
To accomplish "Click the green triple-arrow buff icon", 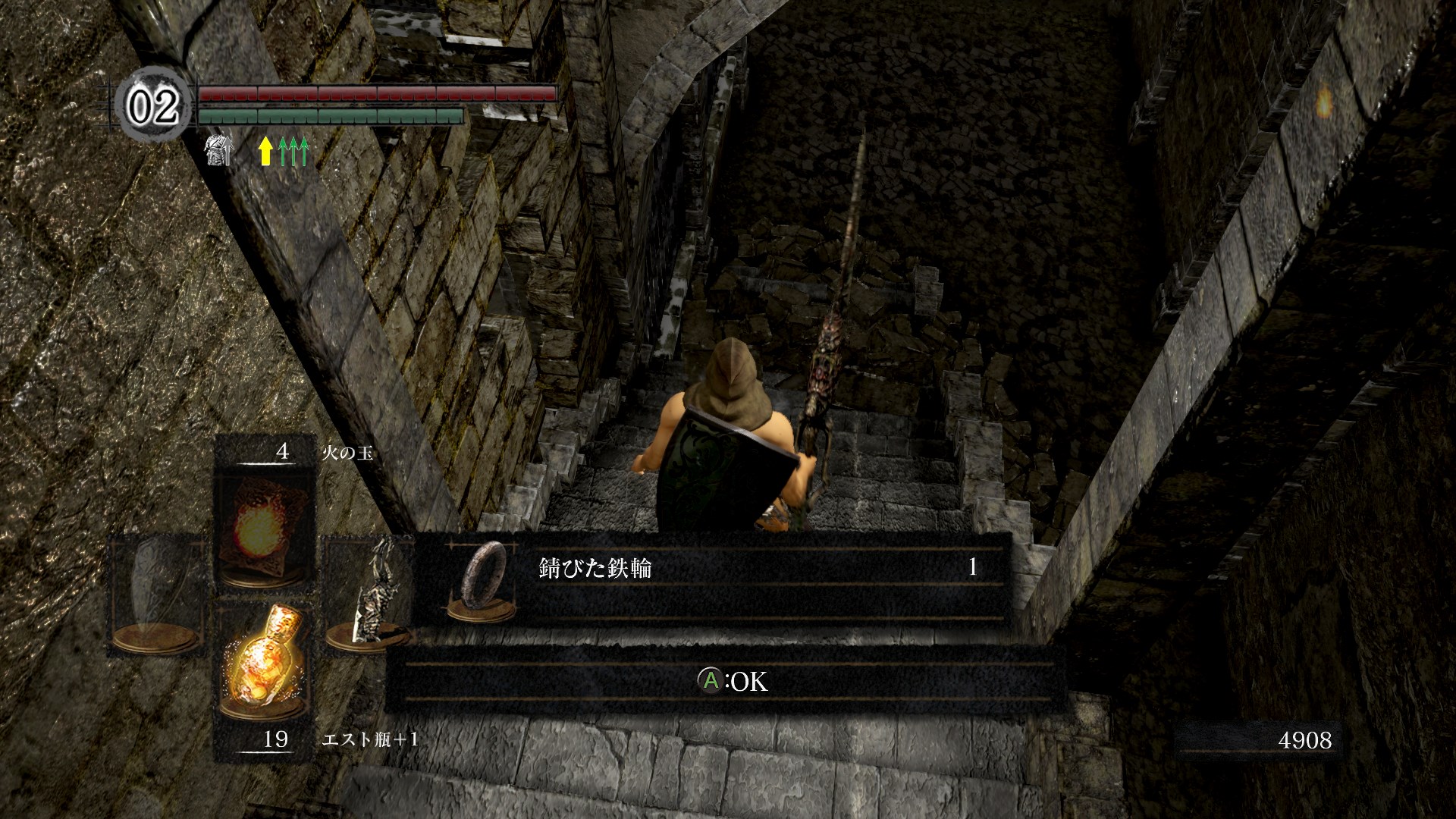I will pyautogui.click(x=293, y=151).
